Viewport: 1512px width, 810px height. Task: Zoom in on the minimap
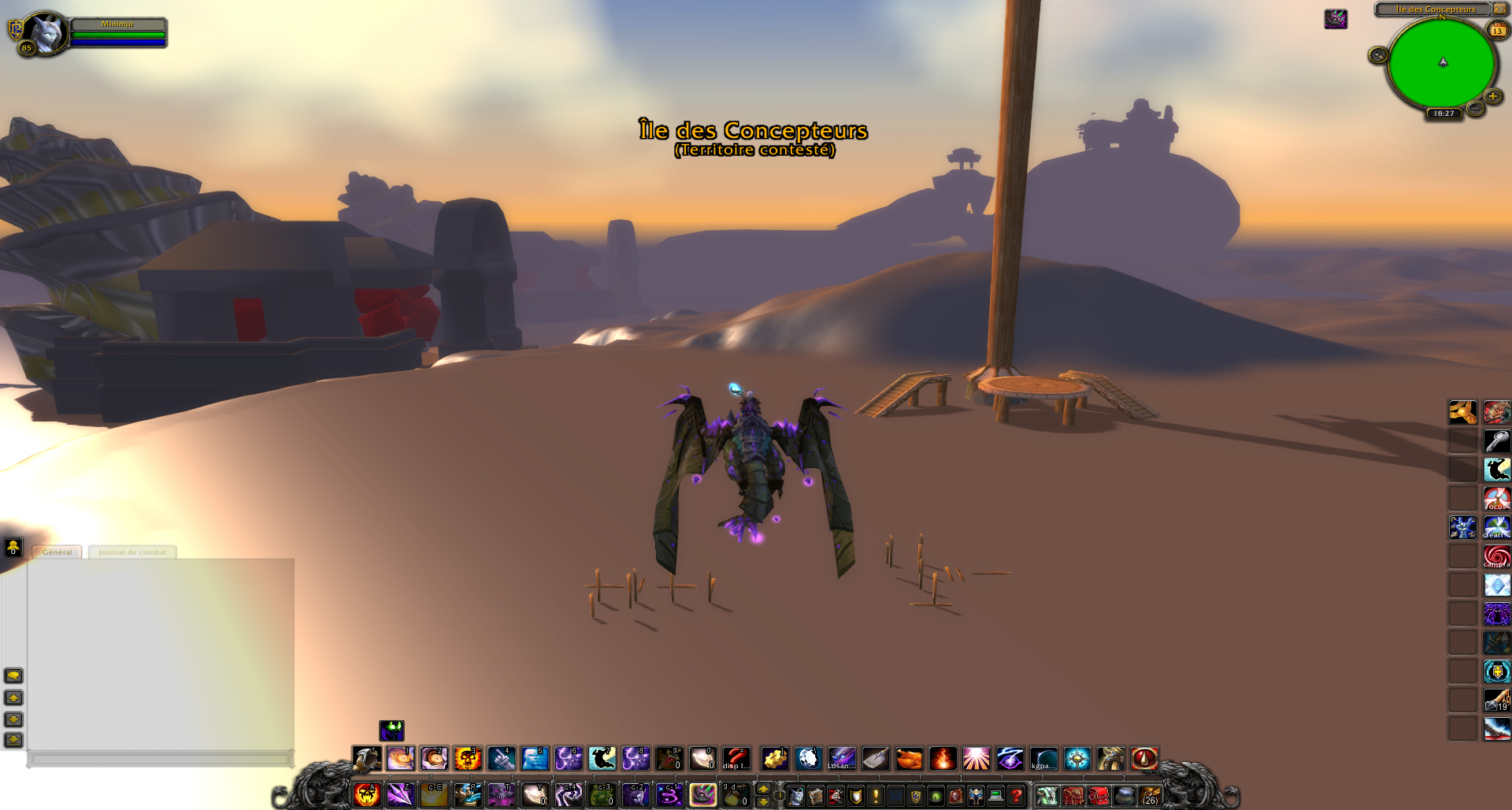tap(1492, 96)
